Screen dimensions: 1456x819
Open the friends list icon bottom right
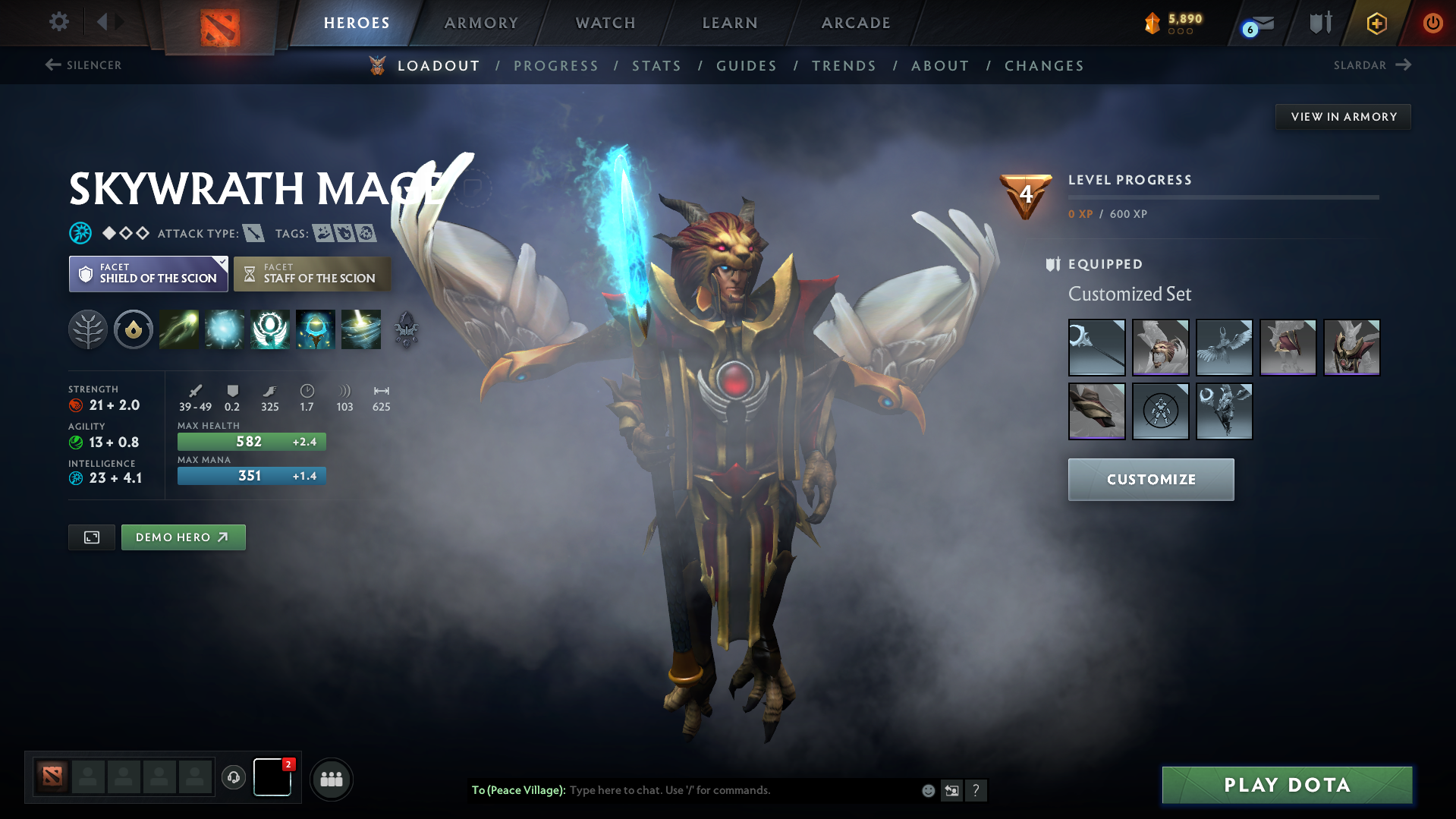tap(331, 779)
